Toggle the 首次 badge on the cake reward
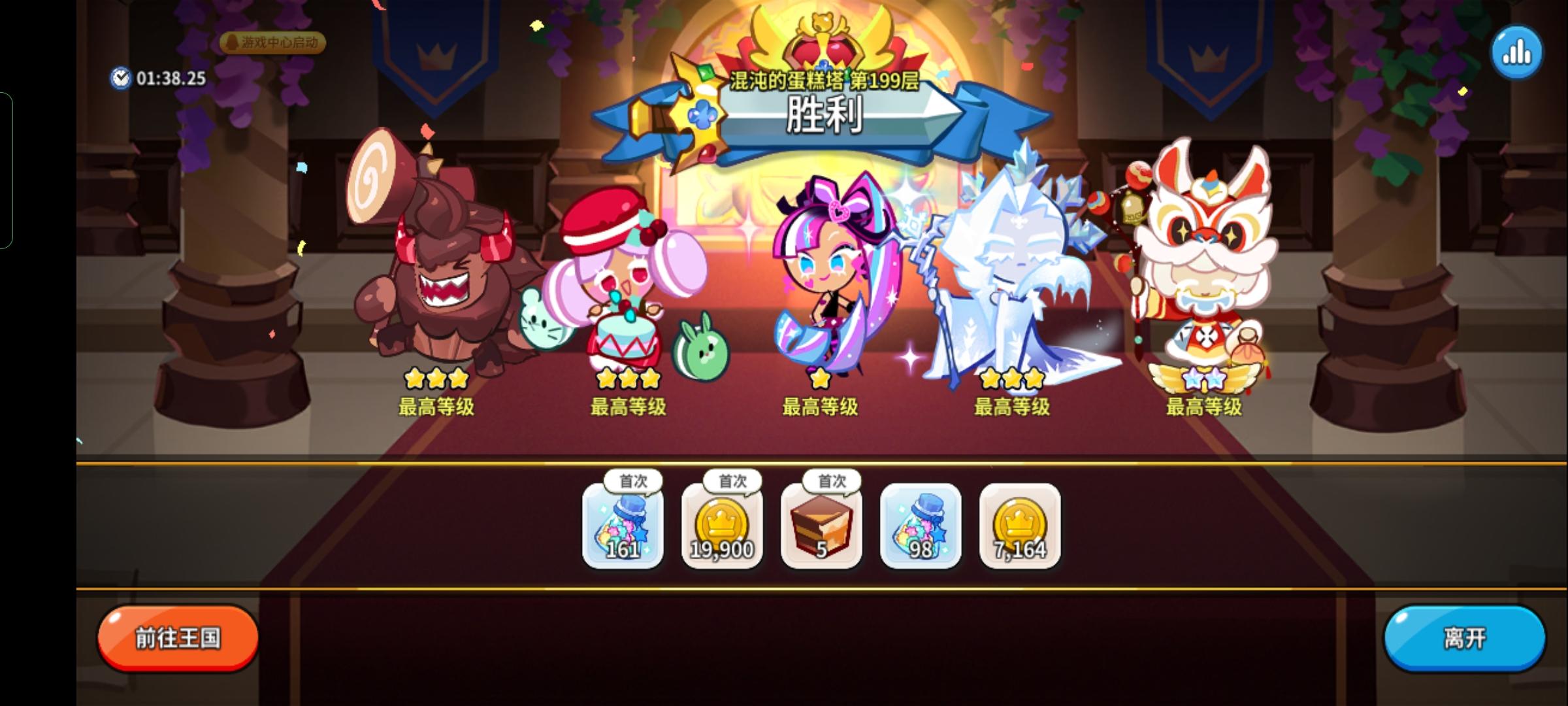1568x706 pixels. (830, 480)
